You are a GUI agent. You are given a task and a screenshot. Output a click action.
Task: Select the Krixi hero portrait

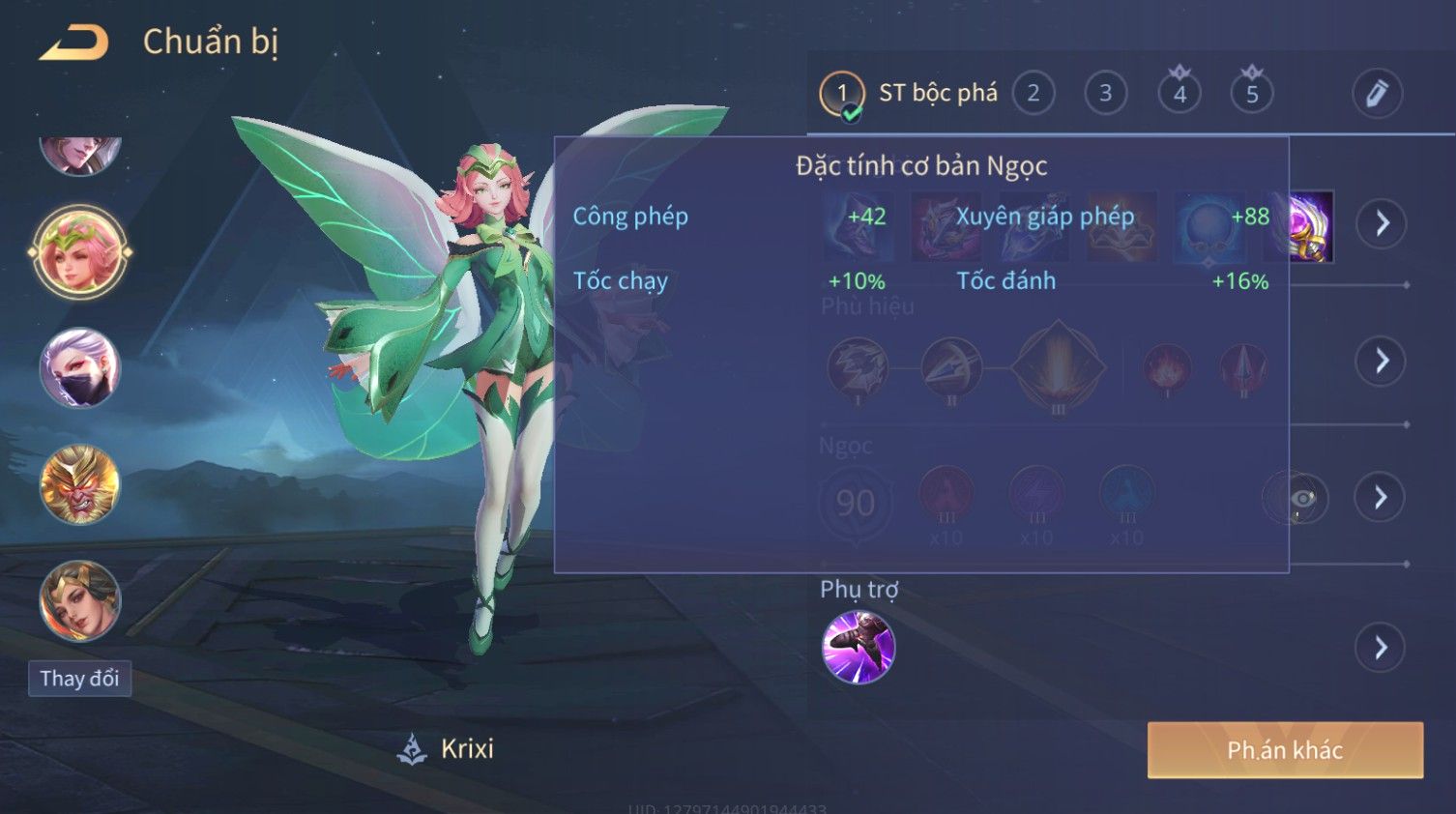click(x=80, y=252)
